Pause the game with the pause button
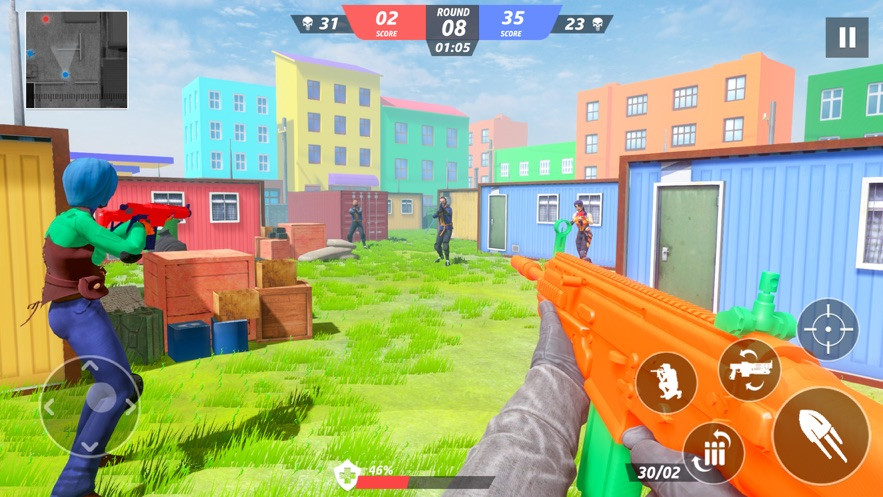 point(846,38)
